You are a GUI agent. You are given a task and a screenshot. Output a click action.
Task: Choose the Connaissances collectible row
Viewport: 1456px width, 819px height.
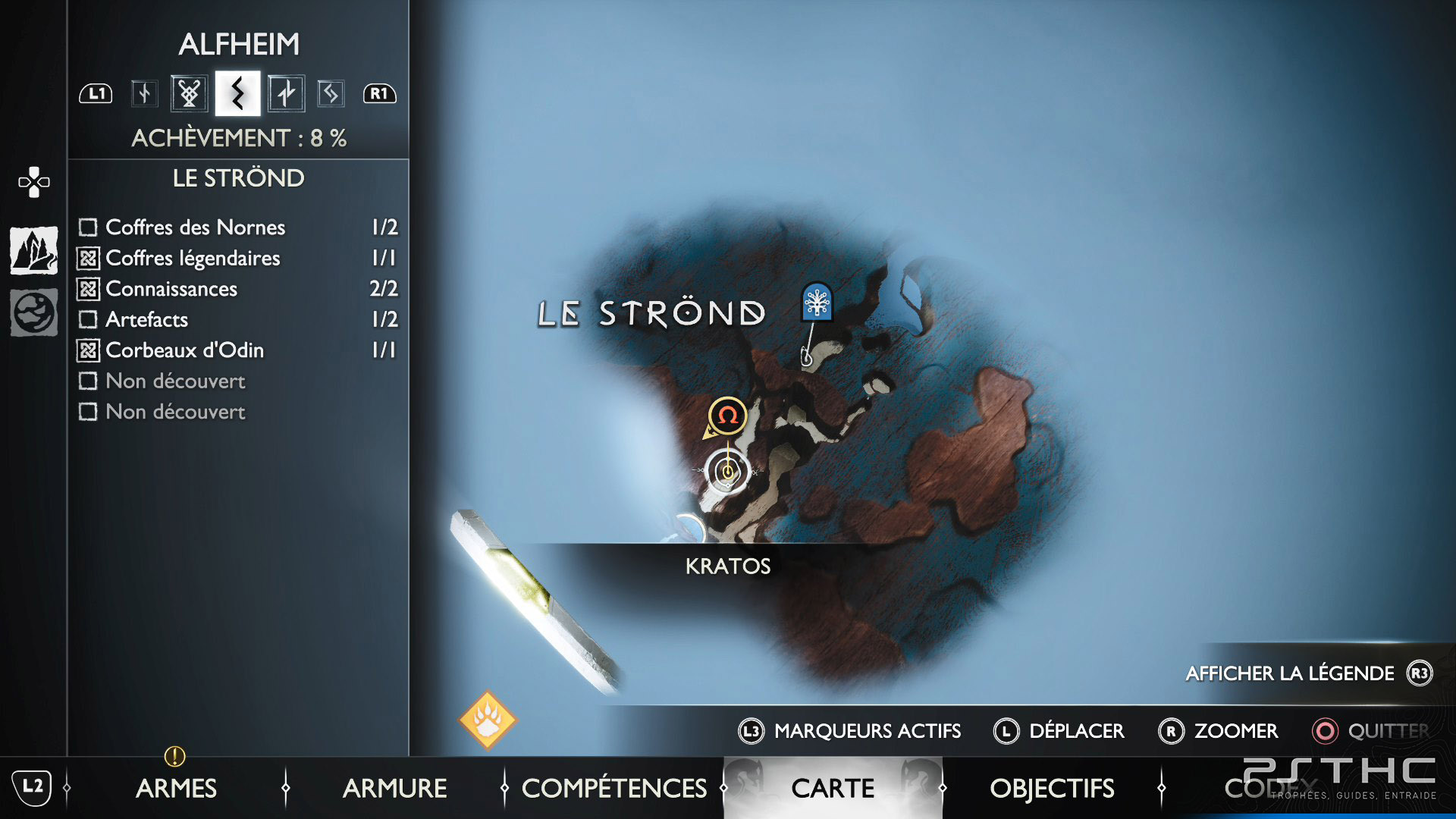[171, 289]
